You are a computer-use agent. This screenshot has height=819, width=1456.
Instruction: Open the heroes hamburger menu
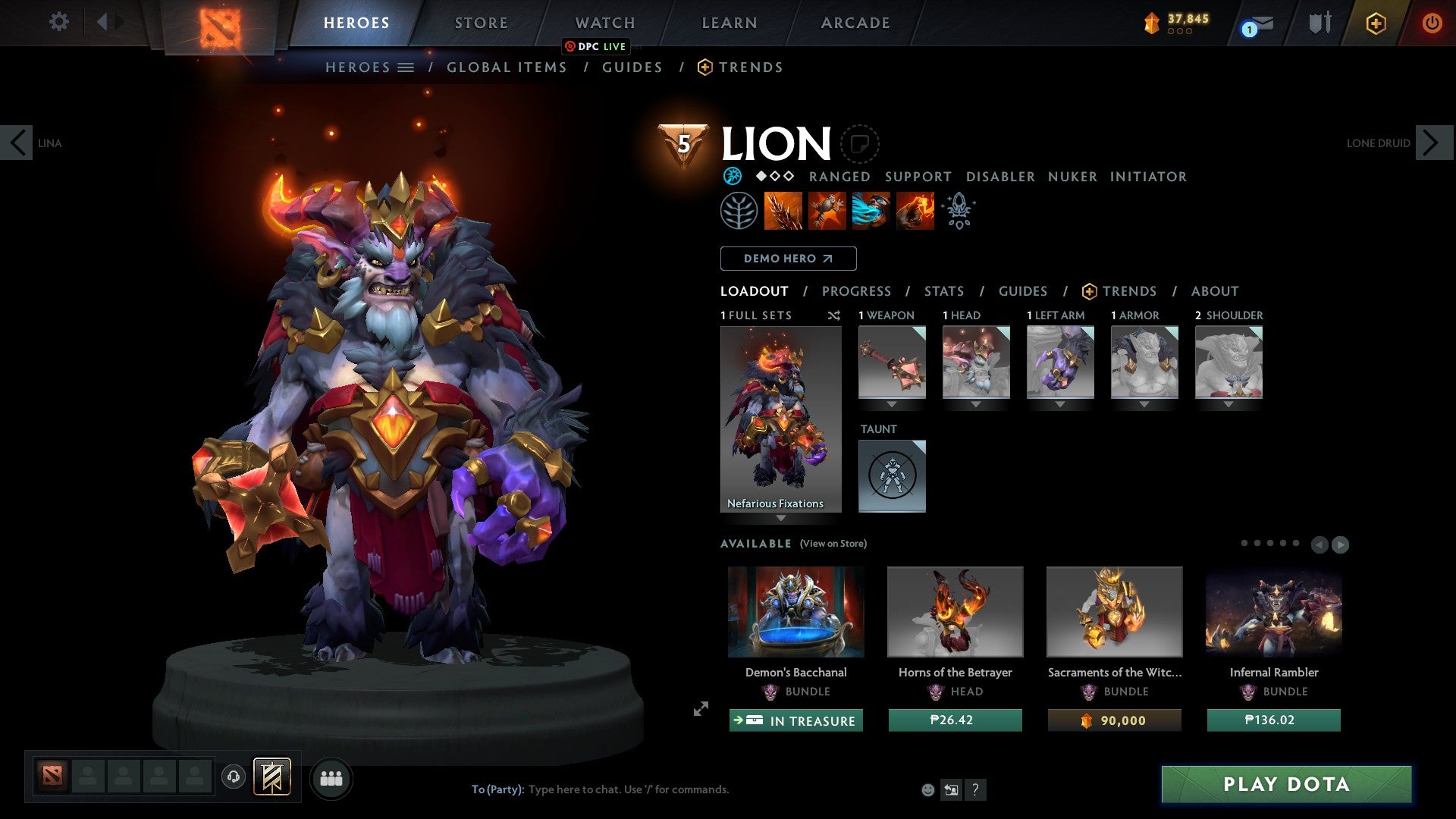point(406,67)
